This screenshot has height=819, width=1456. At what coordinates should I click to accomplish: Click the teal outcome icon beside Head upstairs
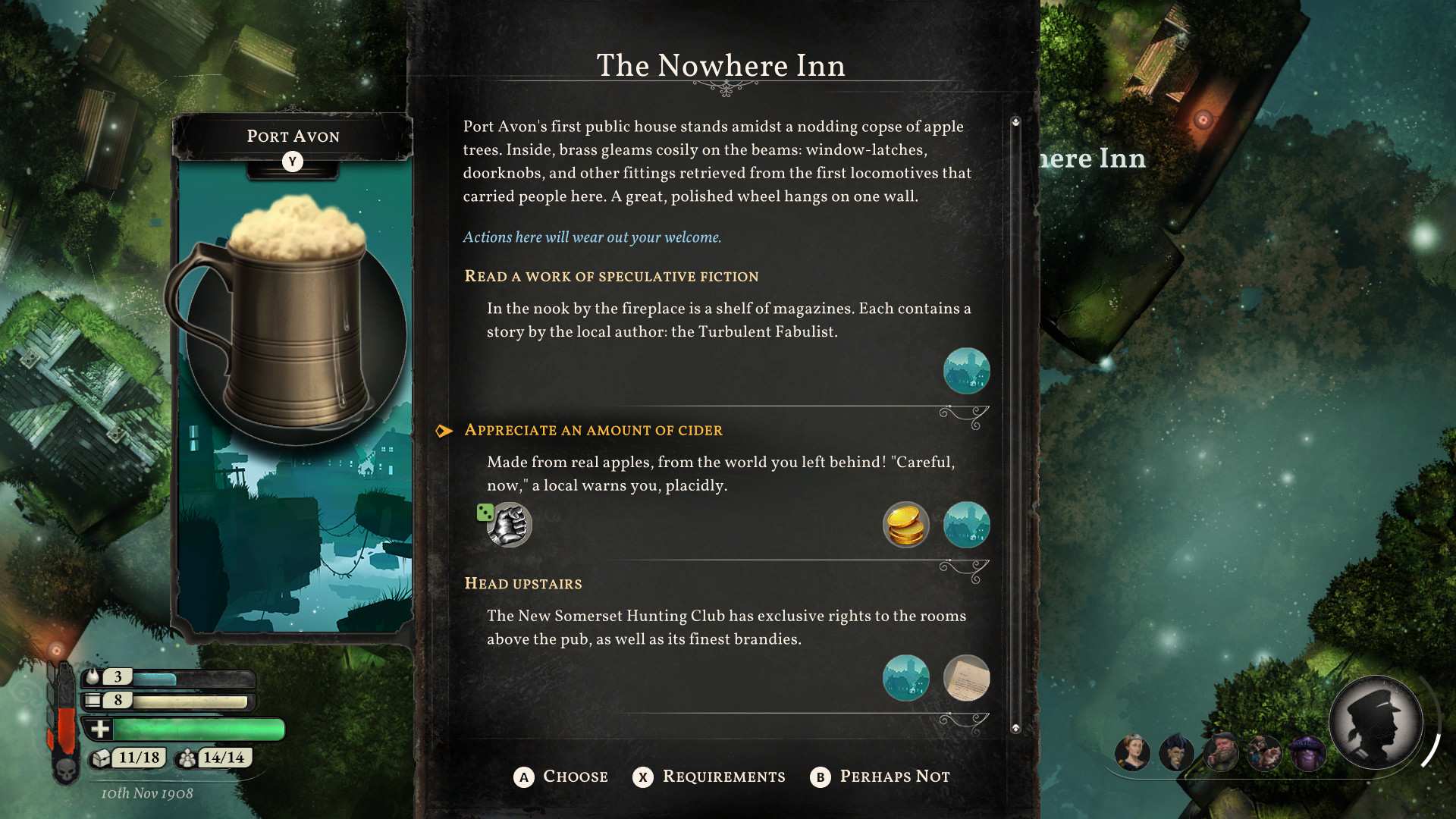click(905, 679)
